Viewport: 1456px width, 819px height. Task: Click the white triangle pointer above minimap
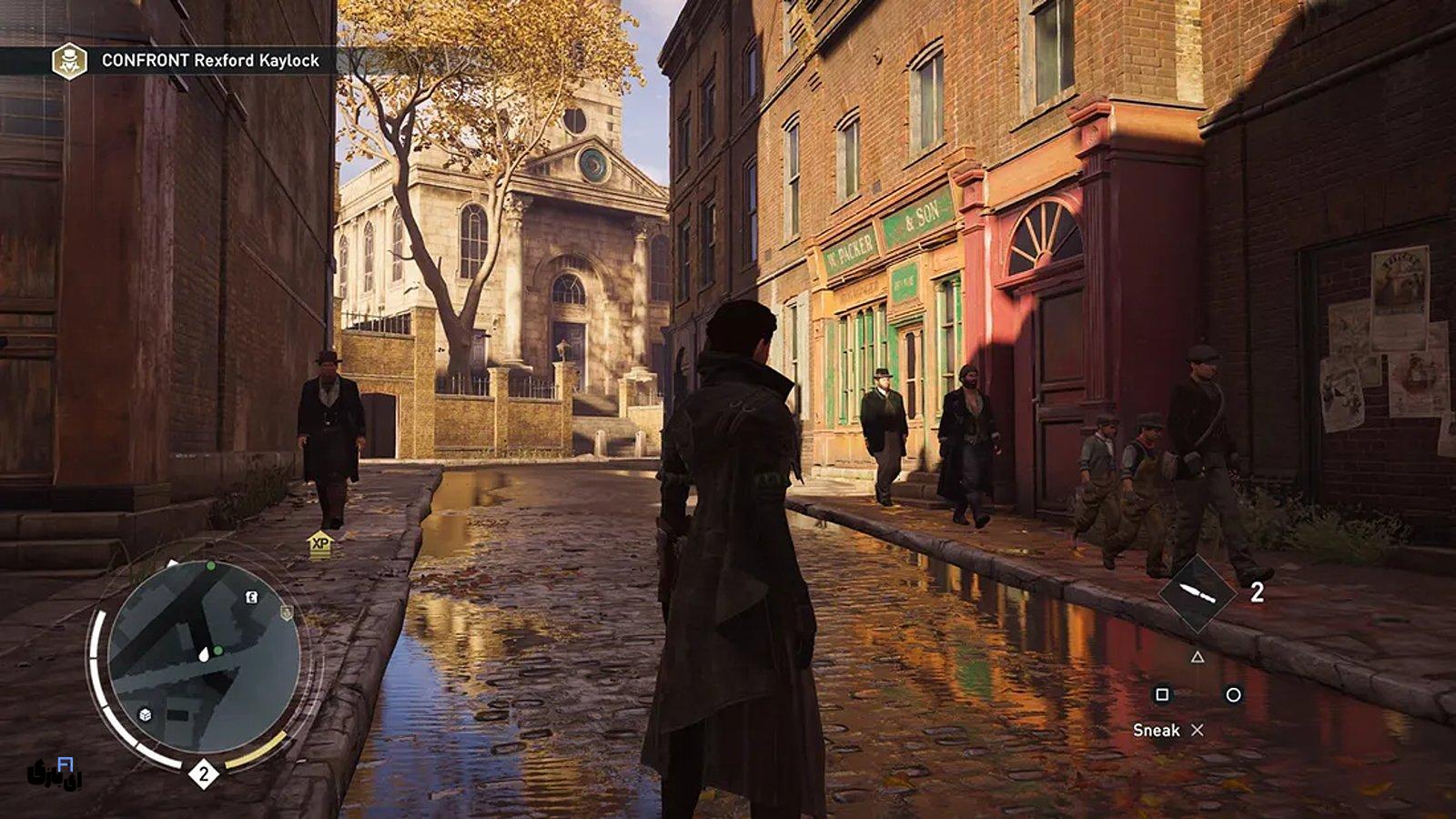[x=170, y=562]
